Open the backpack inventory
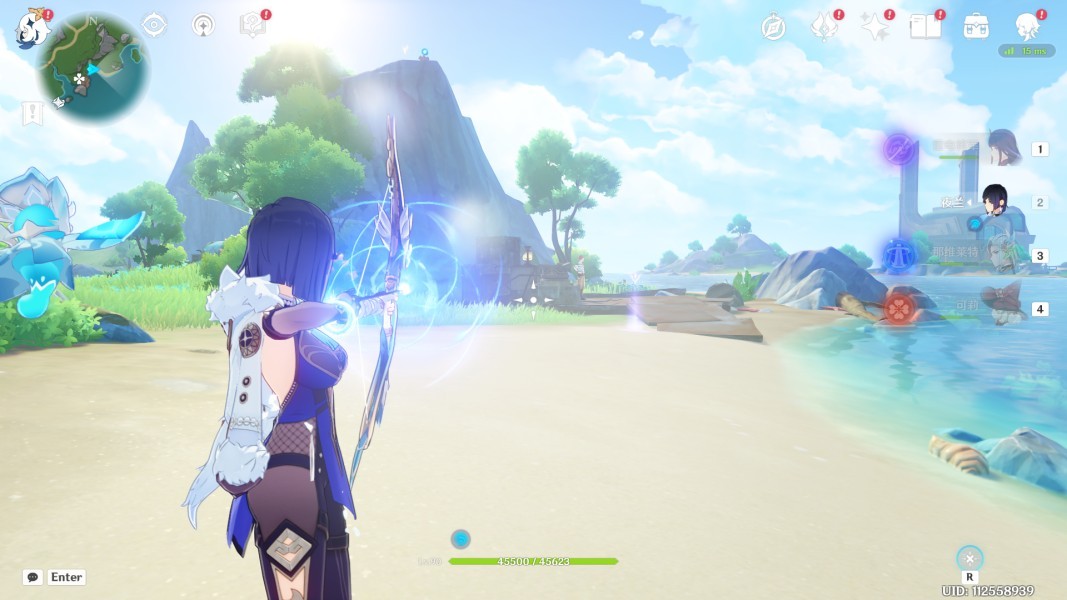 (x=976, y=27)
